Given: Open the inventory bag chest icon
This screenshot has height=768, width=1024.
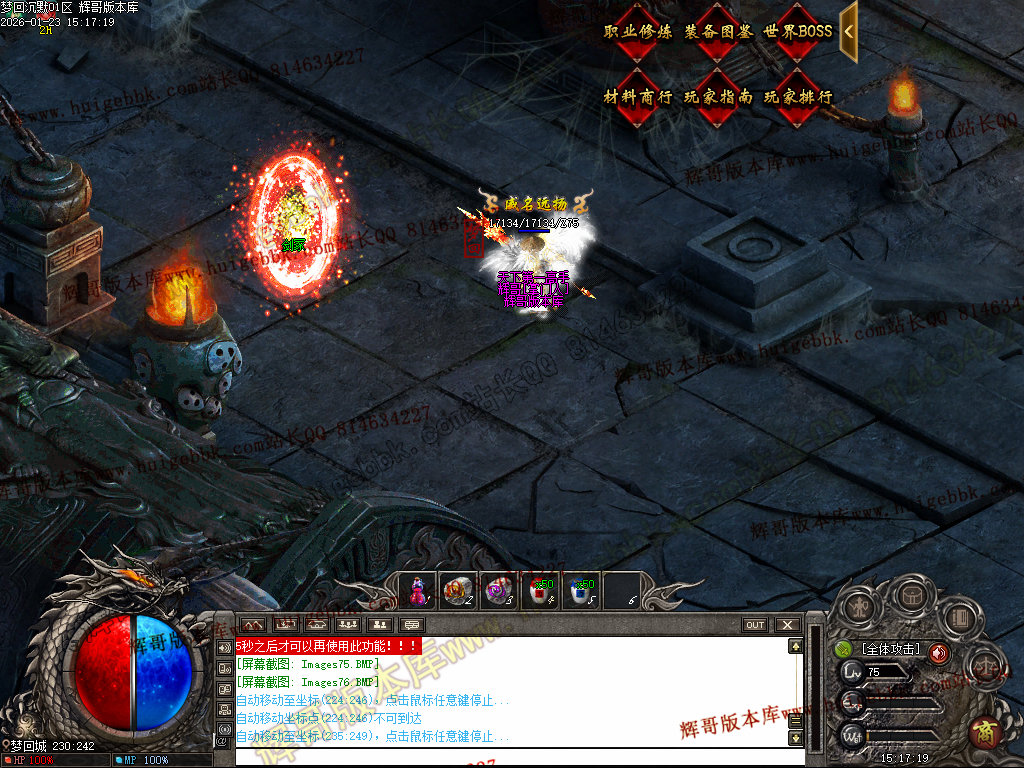Looking at the screenshot, I should [x=910, y=596].
